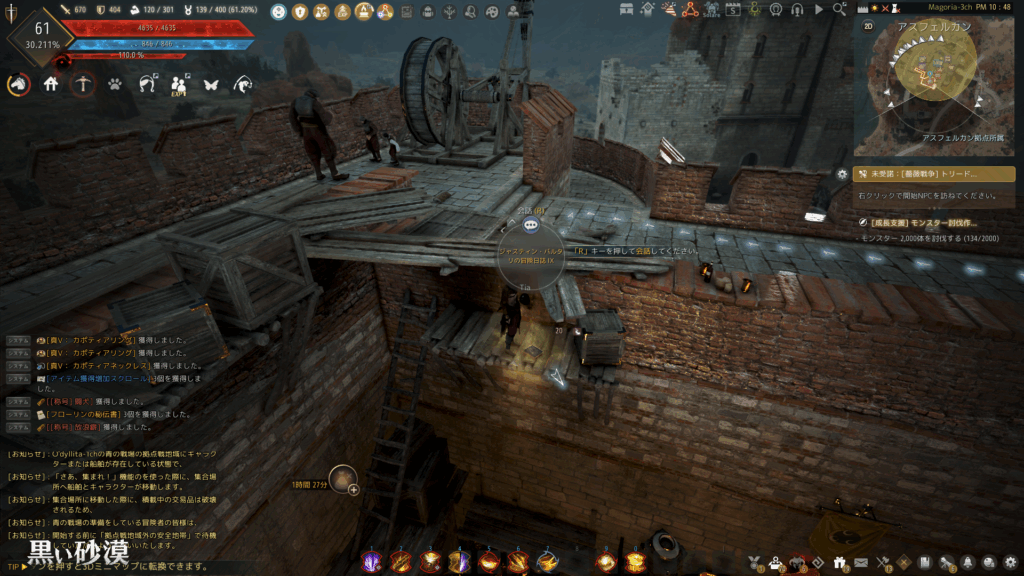Click the speech bubble talk icon
The height and width of the screenshot is (576, 1024).
point(531,226)
